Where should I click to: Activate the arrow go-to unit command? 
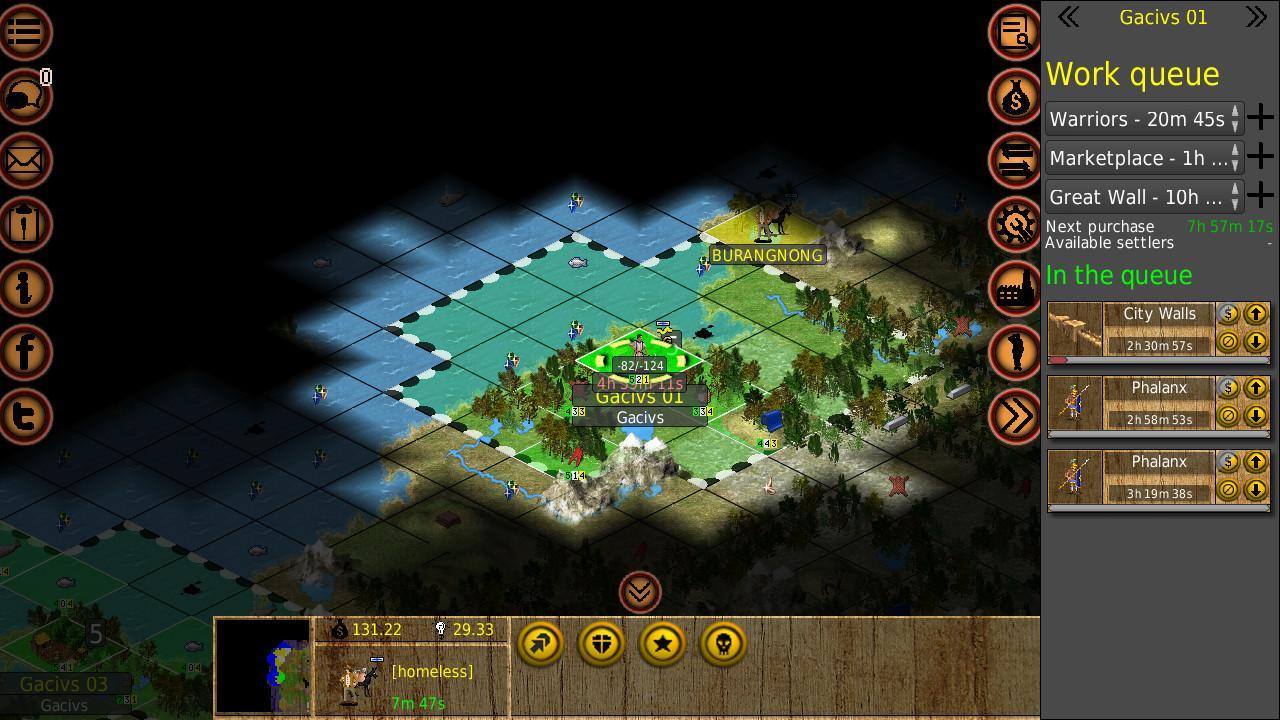coord(540,644)
